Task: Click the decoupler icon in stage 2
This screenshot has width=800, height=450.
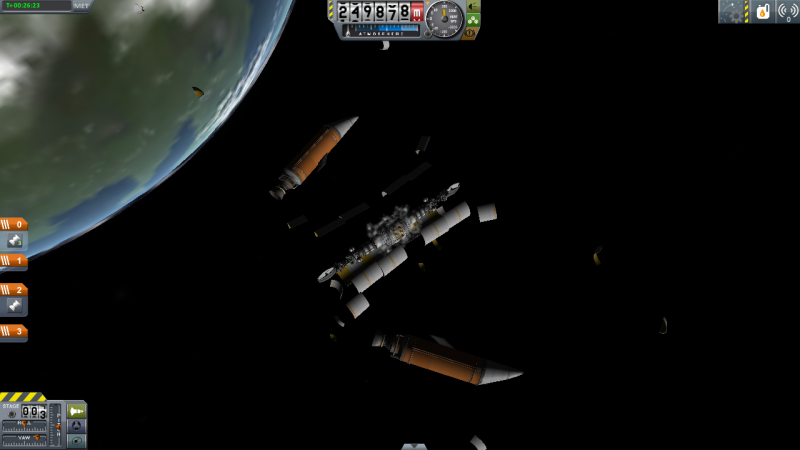Action: [14, 306]
